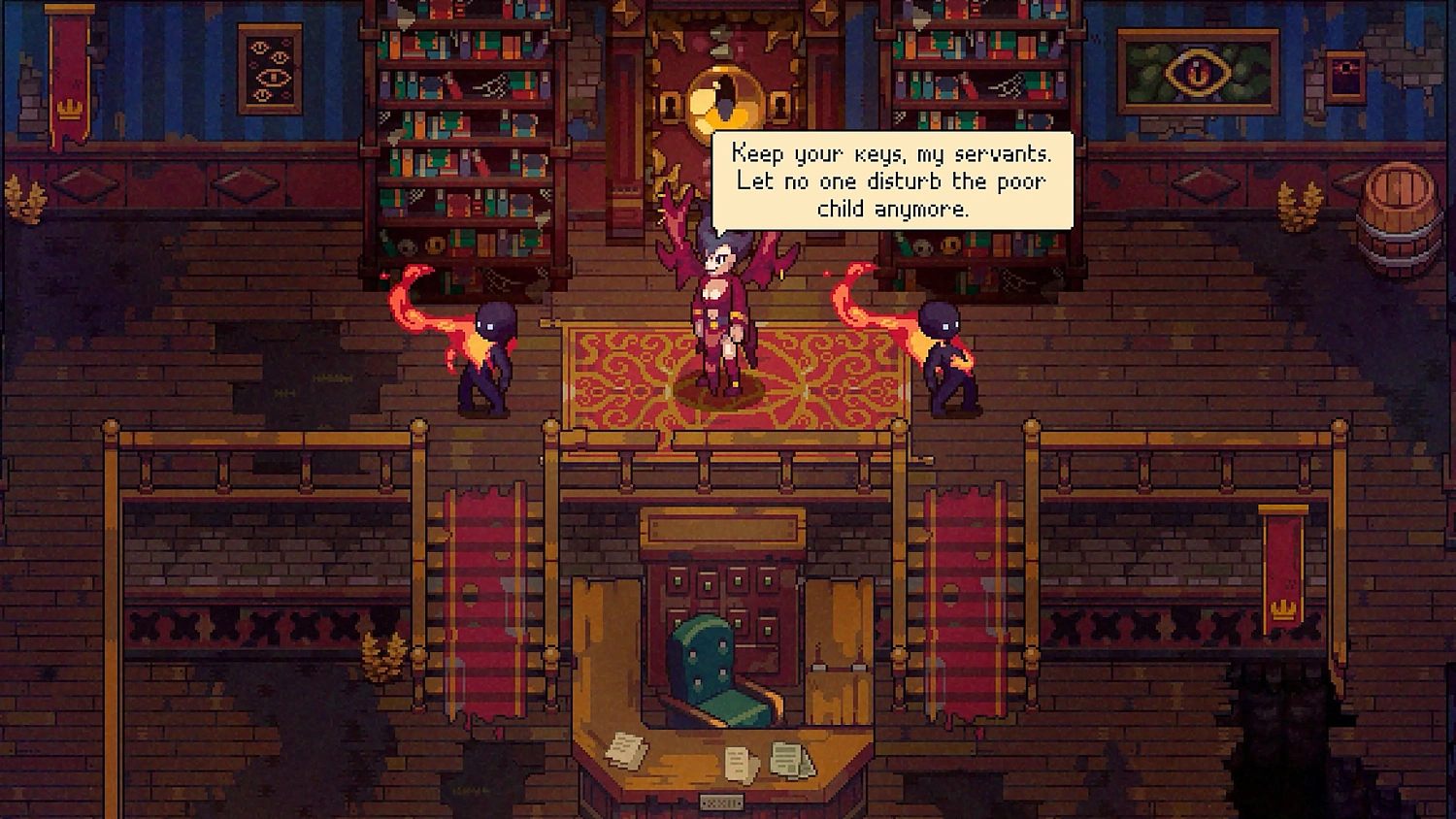Click the leftmost paper on the desk
The width and height of the screenshot is (1456, 819).
click(x=626, y=747)
